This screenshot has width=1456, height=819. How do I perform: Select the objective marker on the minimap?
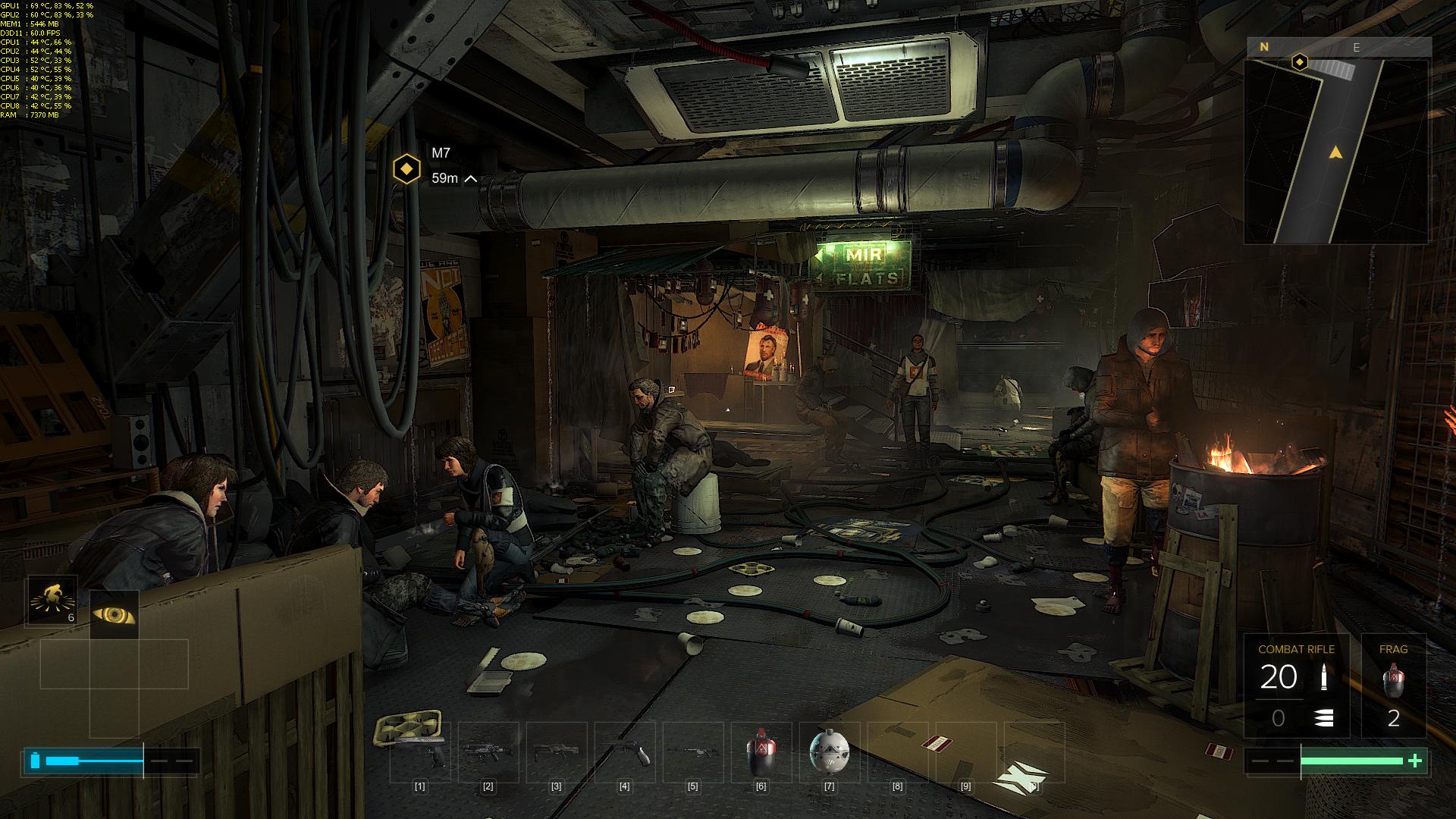pyautogui.click(x=1300, y=61)
